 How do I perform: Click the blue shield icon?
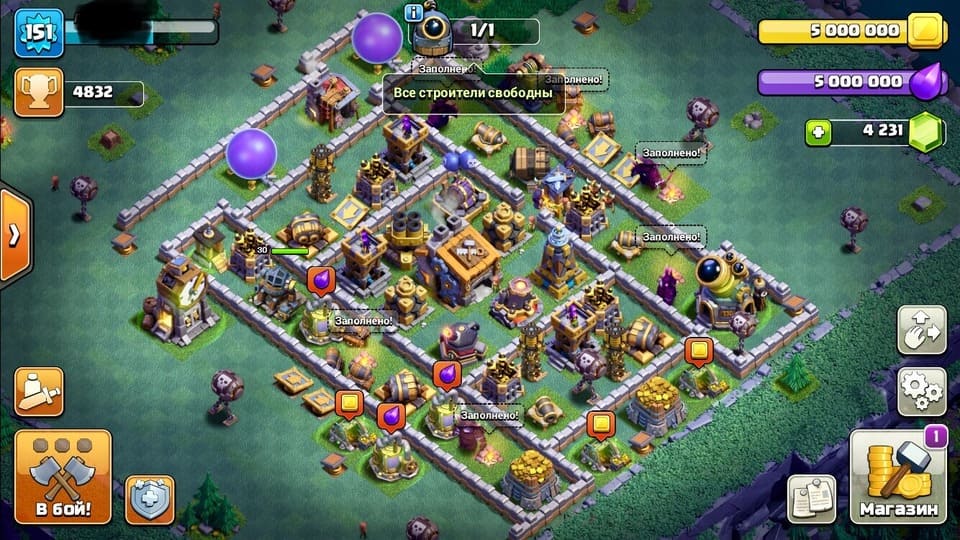[150, 499]
